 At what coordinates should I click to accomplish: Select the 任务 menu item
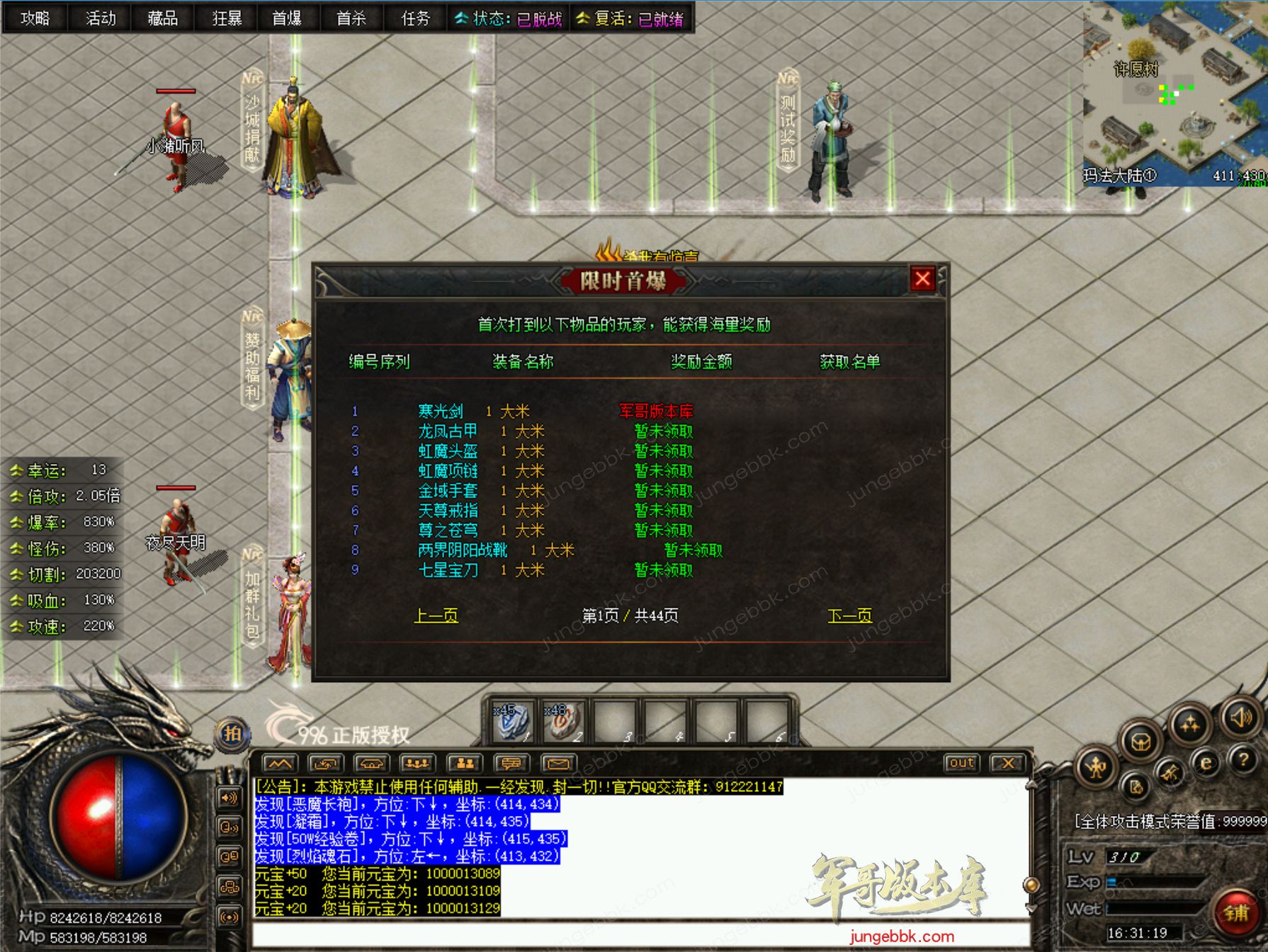(x=414, y=19)
